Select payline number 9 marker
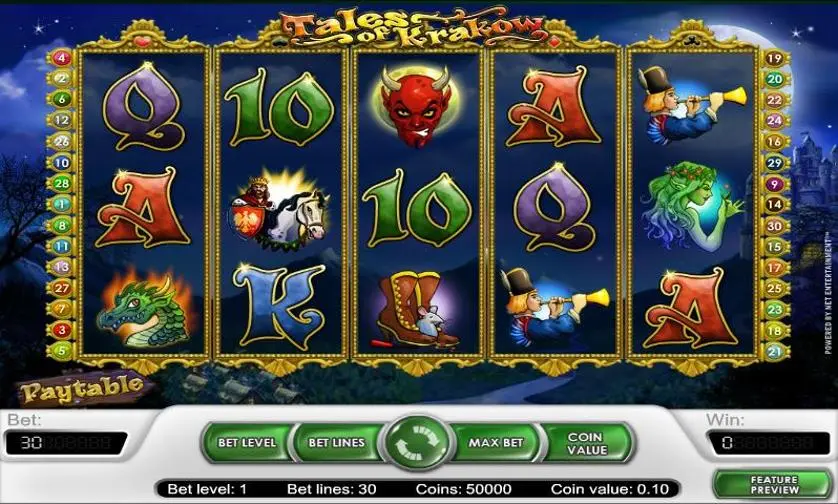The height and width of the screenshot is (504, 838). [x=773, y=184]
